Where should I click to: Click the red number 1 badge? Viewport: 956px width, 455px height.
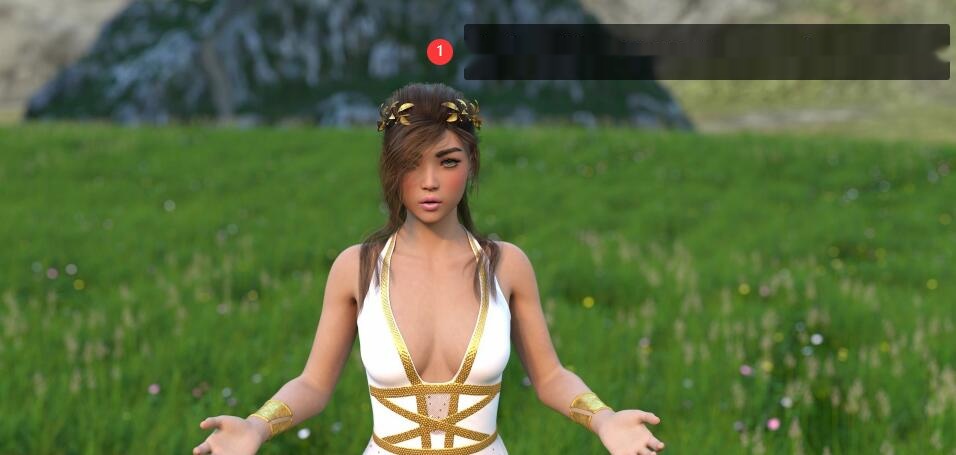tap(440, 52)
